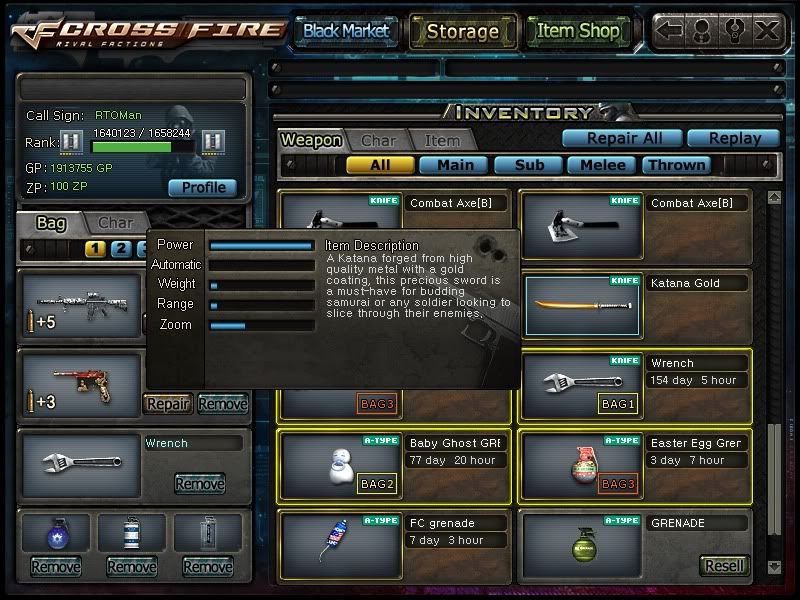Viewport: 800px width, 600px height.
Task: Repair the equipped red pistol
Action: coord(168,404)
